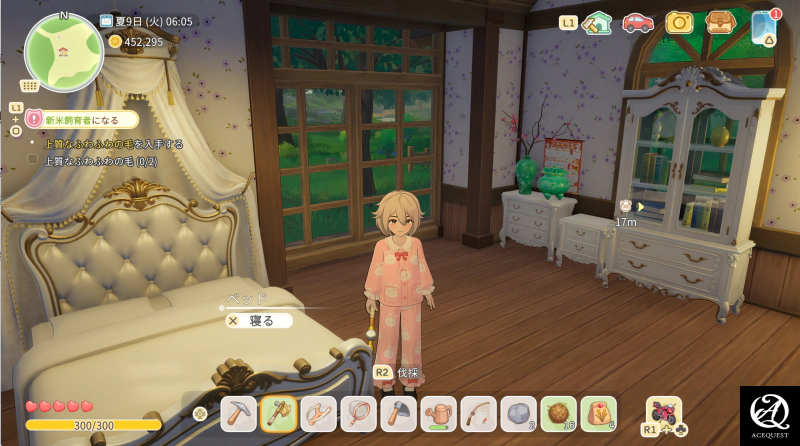The width and height of the screenshot is (800, 446).
Task: Click the red car icon
Action: click(x=638, y=22)
